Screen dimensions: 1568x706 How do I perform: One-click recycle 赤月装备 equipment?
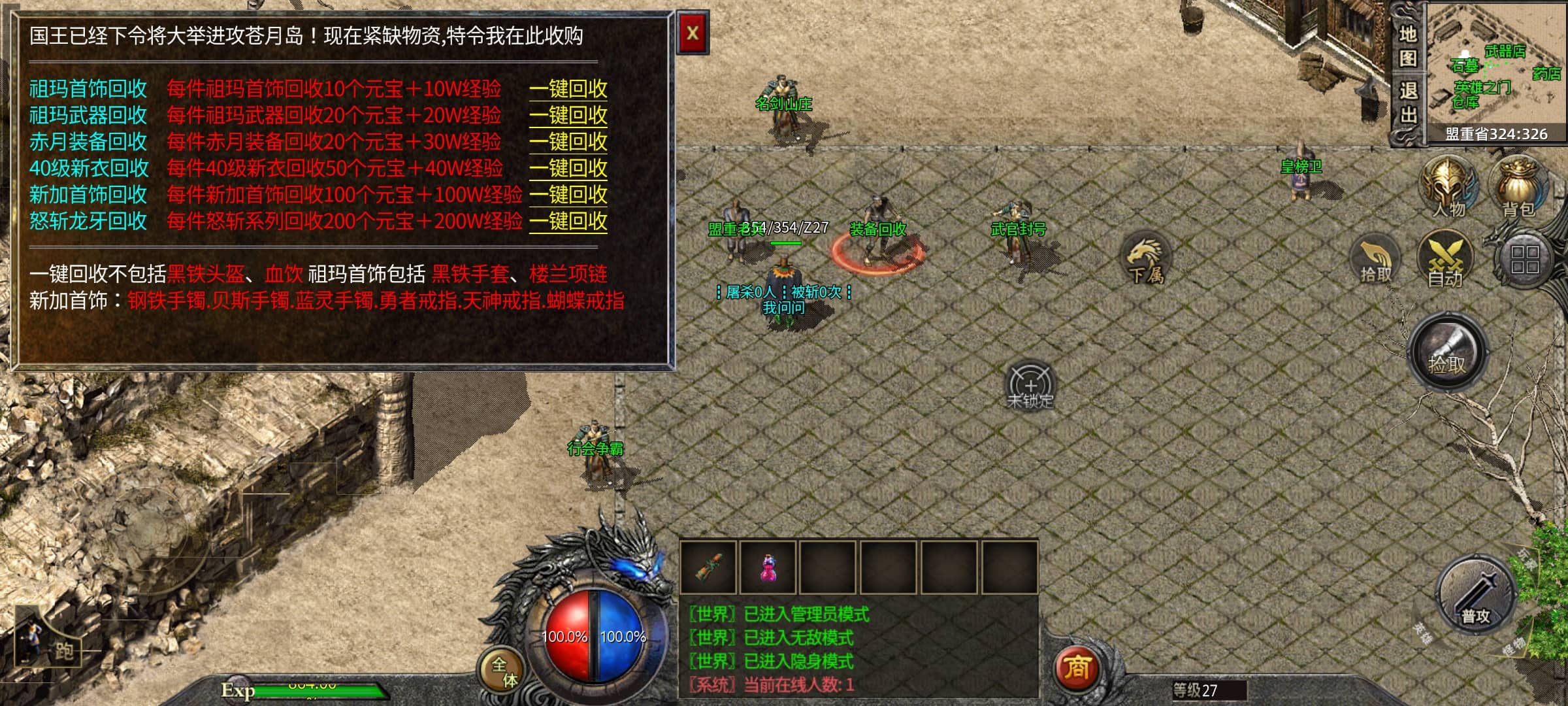(568, 142)
